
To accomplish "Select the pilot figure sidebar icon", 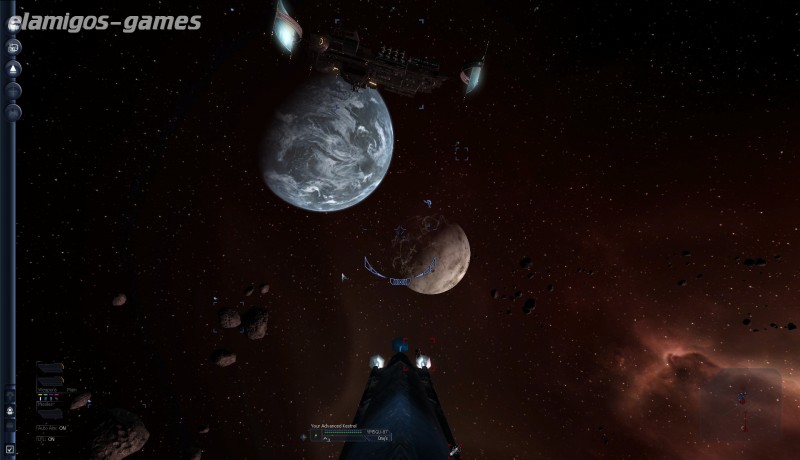I will [10, 410].
